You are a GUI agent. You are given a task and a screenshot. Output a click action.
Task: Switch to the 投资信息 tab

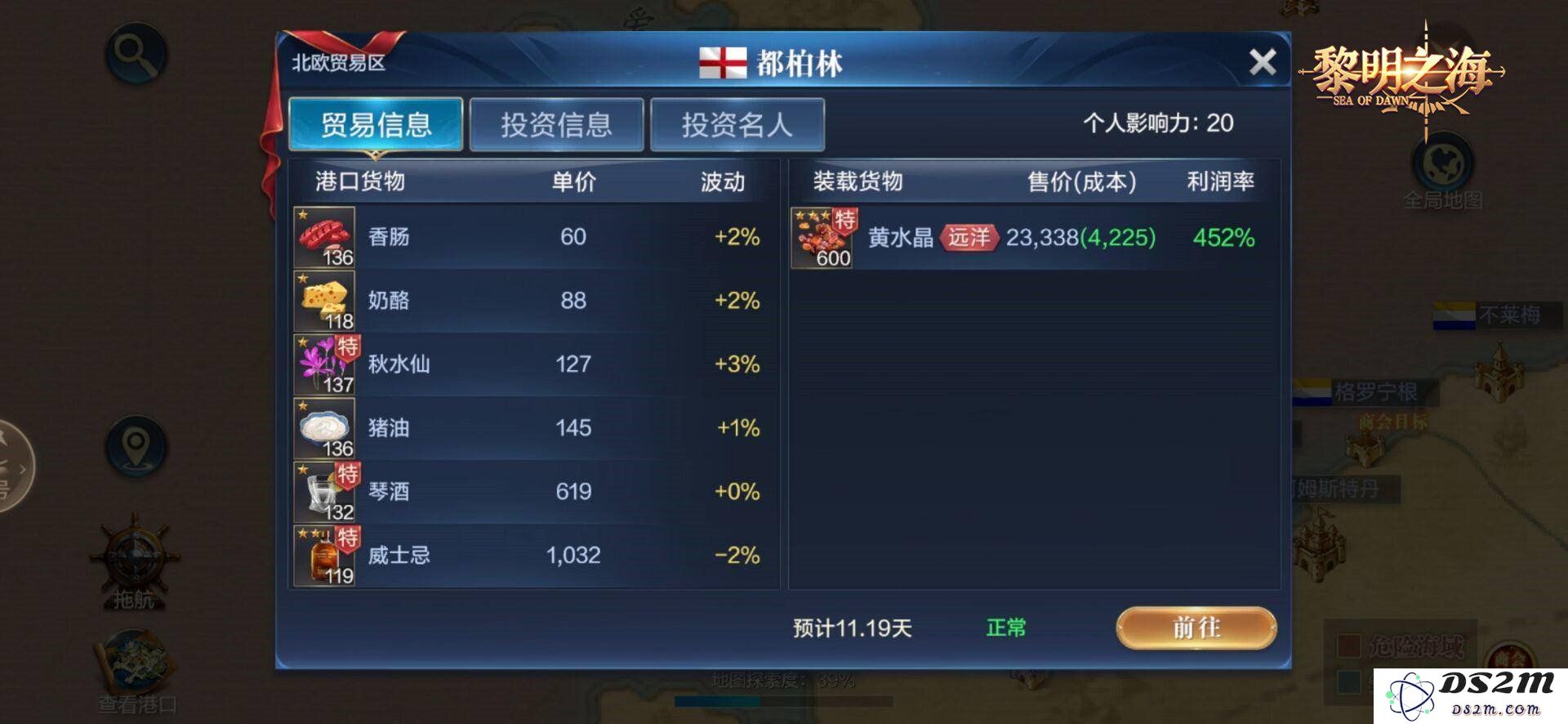point(557,123)
